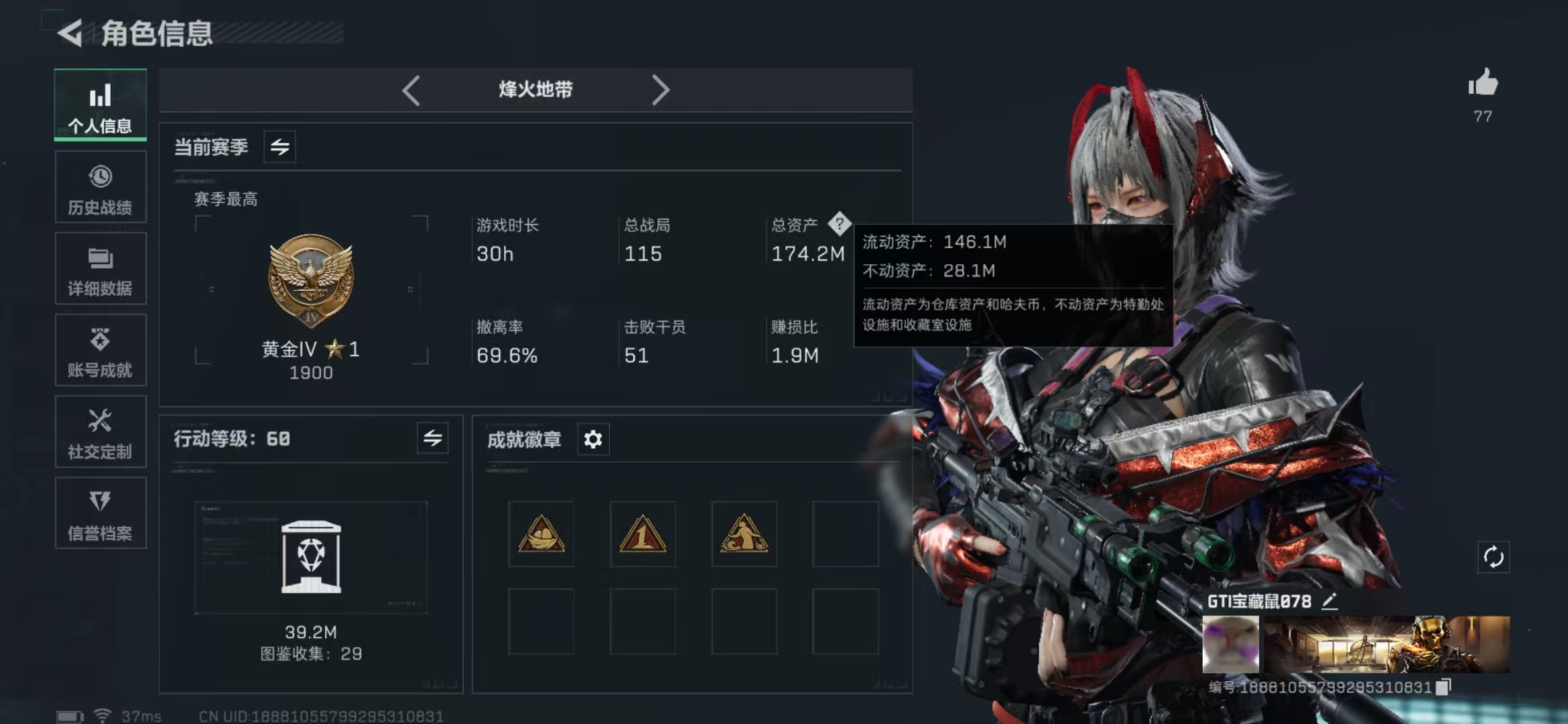Open the 信誉档案 tab
This screenshot has height=724, width=1568.
point(101,514)
